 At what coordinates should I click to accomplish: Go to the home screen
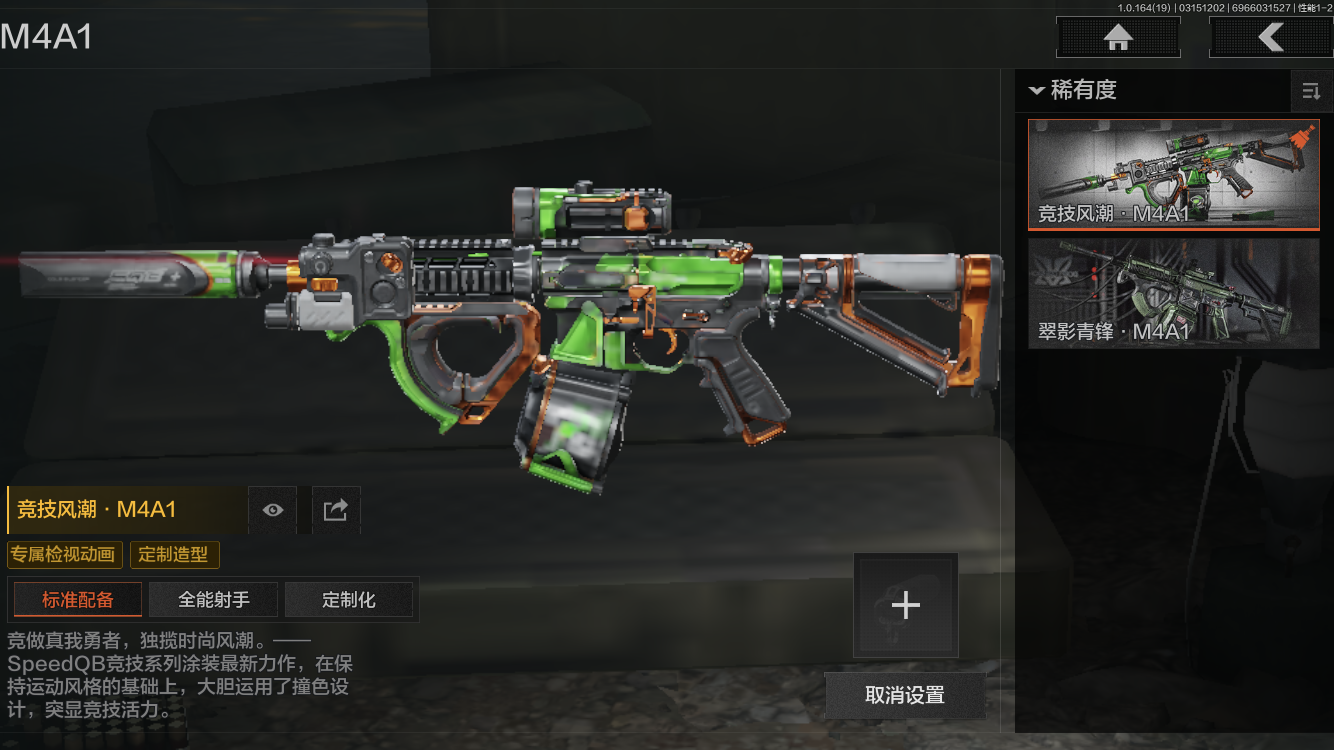[x=1118, y=38]
